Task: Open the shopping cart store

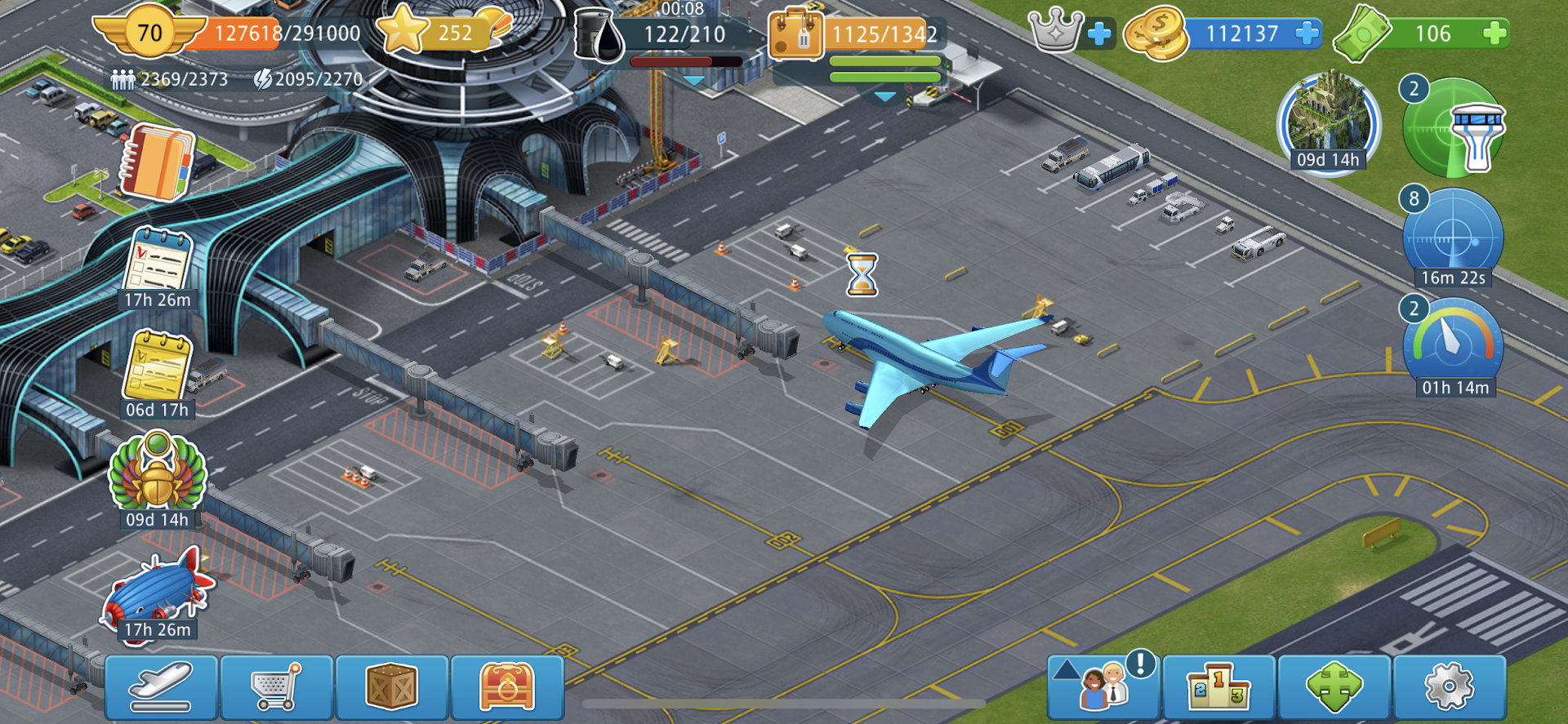Action: coord(277,686)
